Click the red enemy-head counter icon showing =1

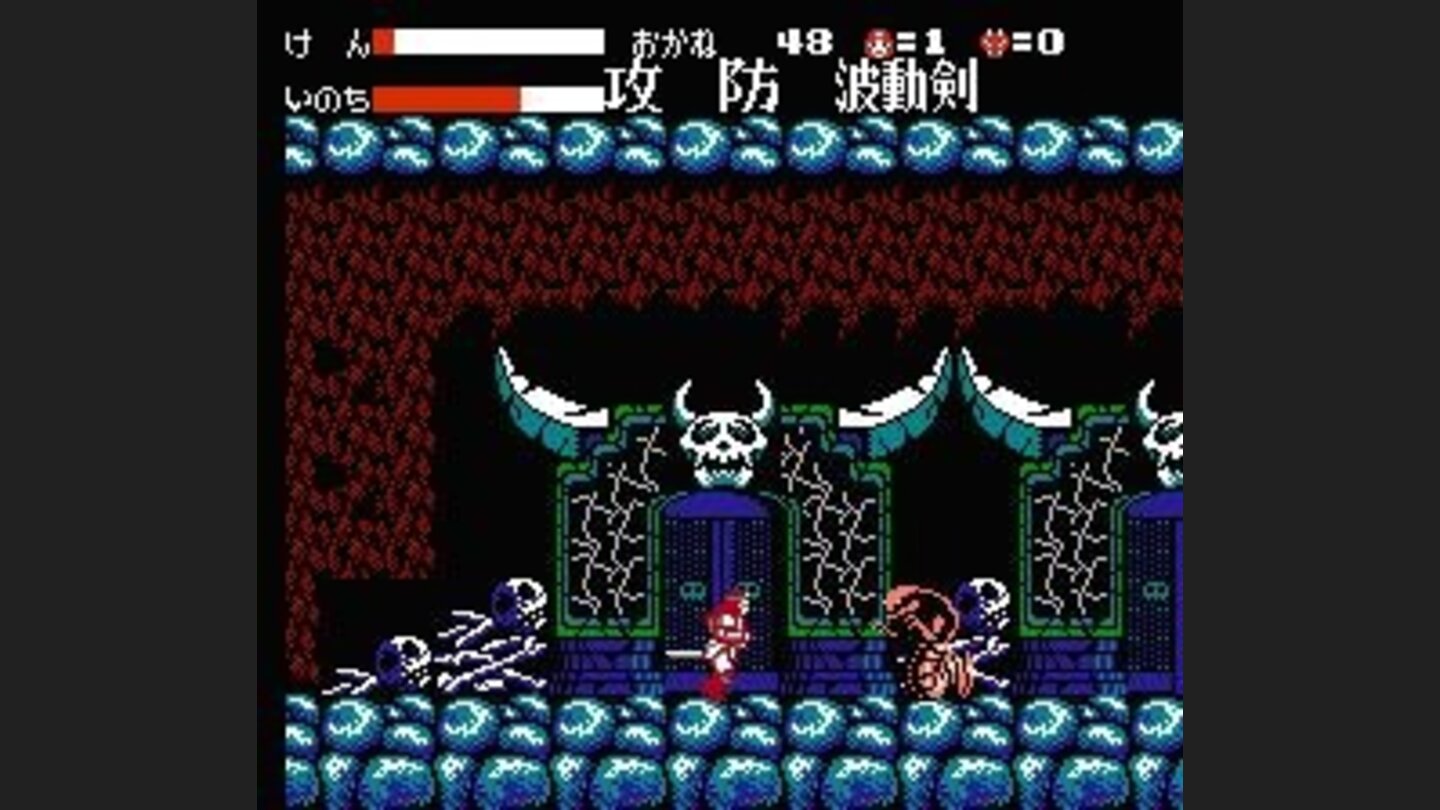880,42
